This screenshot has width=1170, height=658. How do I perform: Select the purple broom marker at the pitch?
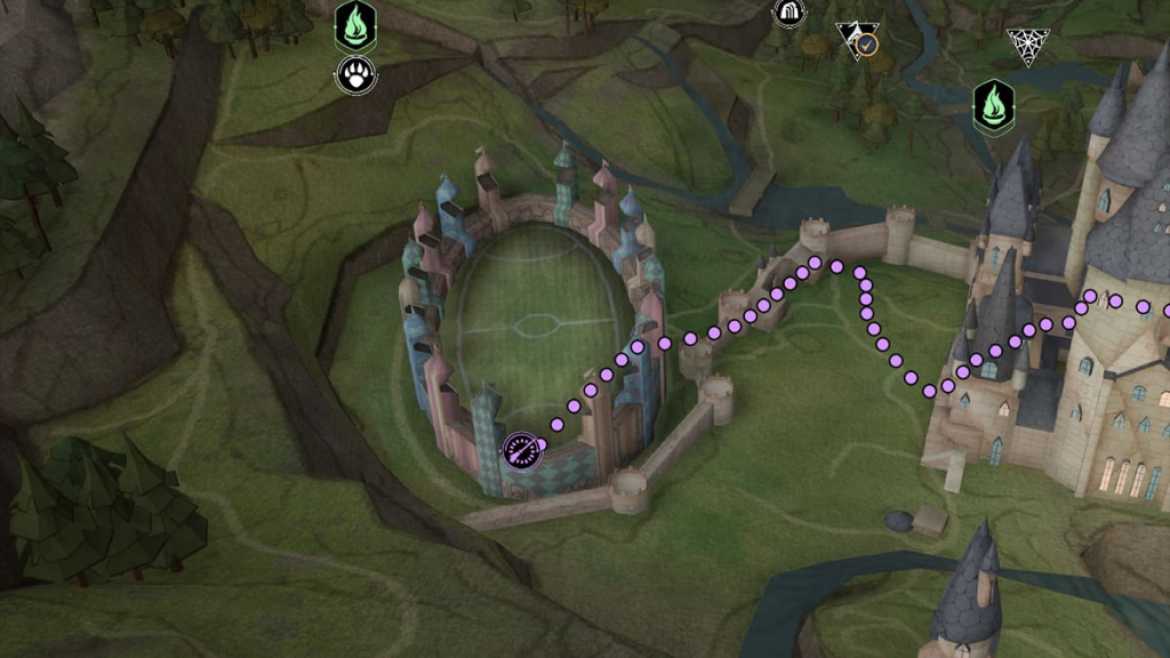[522, 452]
